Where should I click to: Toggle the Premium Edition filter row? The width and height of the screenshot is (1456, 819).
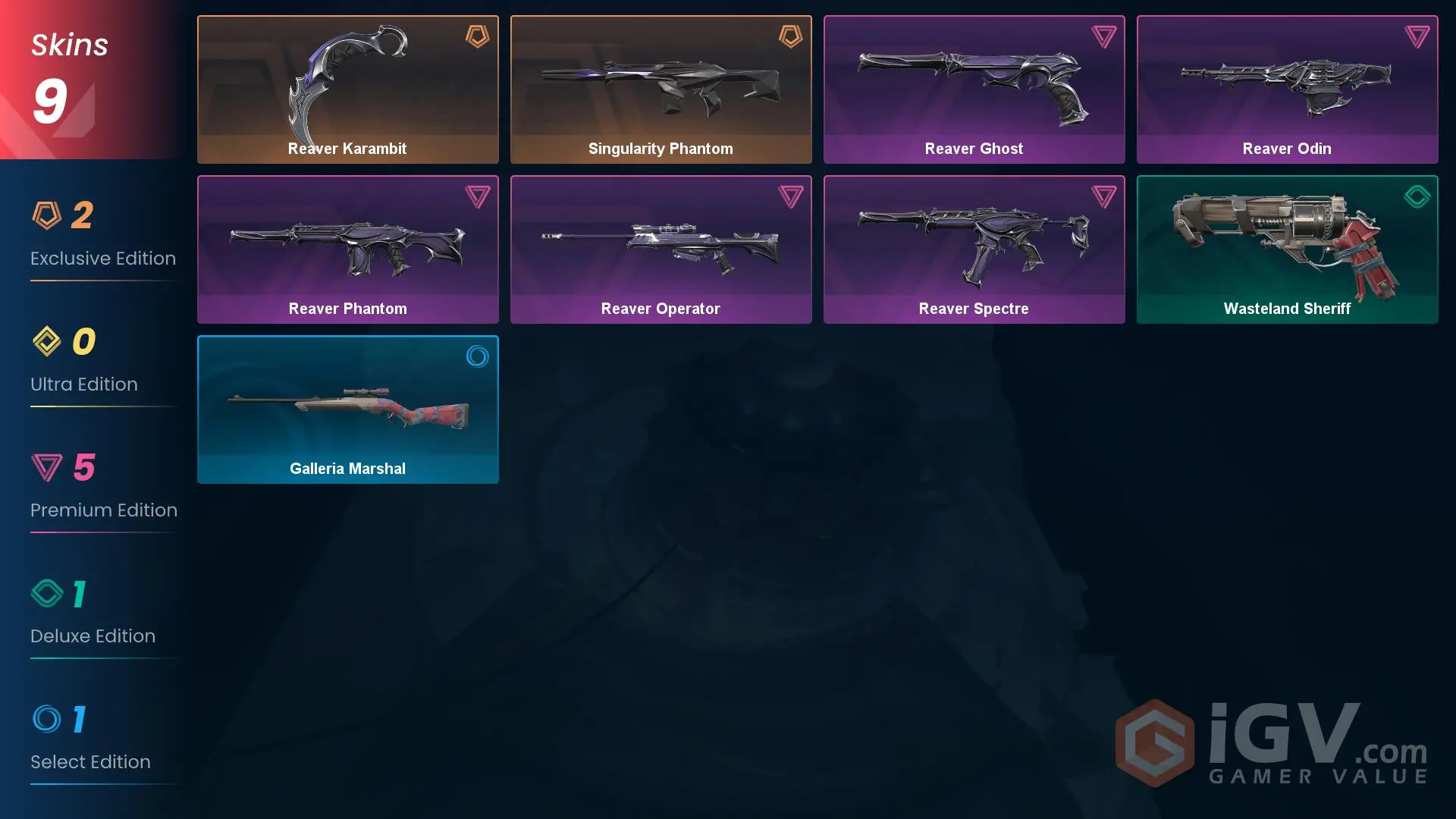(x=103, y=489)
